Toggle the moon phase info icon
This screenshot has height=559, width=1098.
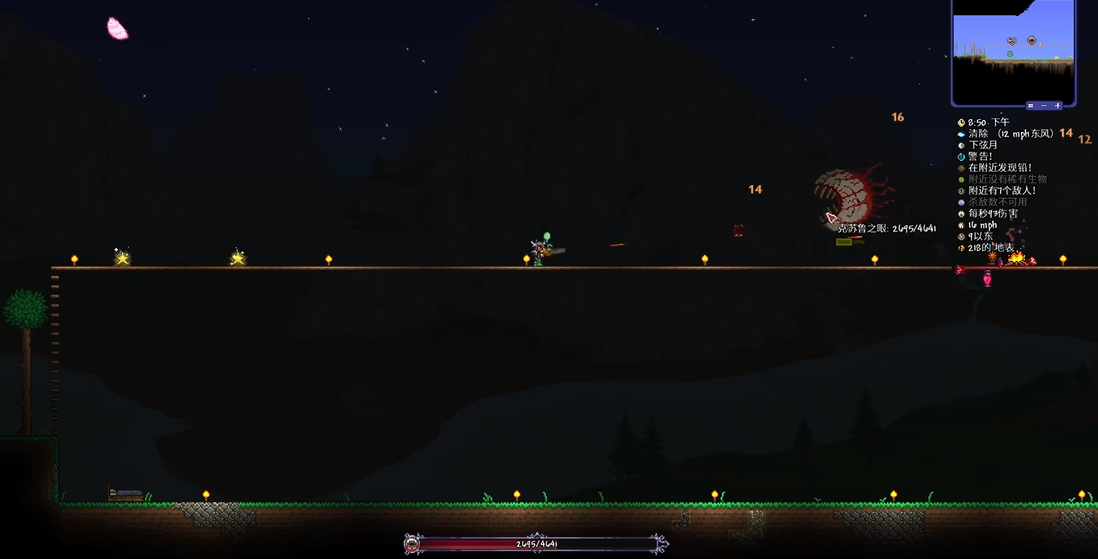[962, 145]
